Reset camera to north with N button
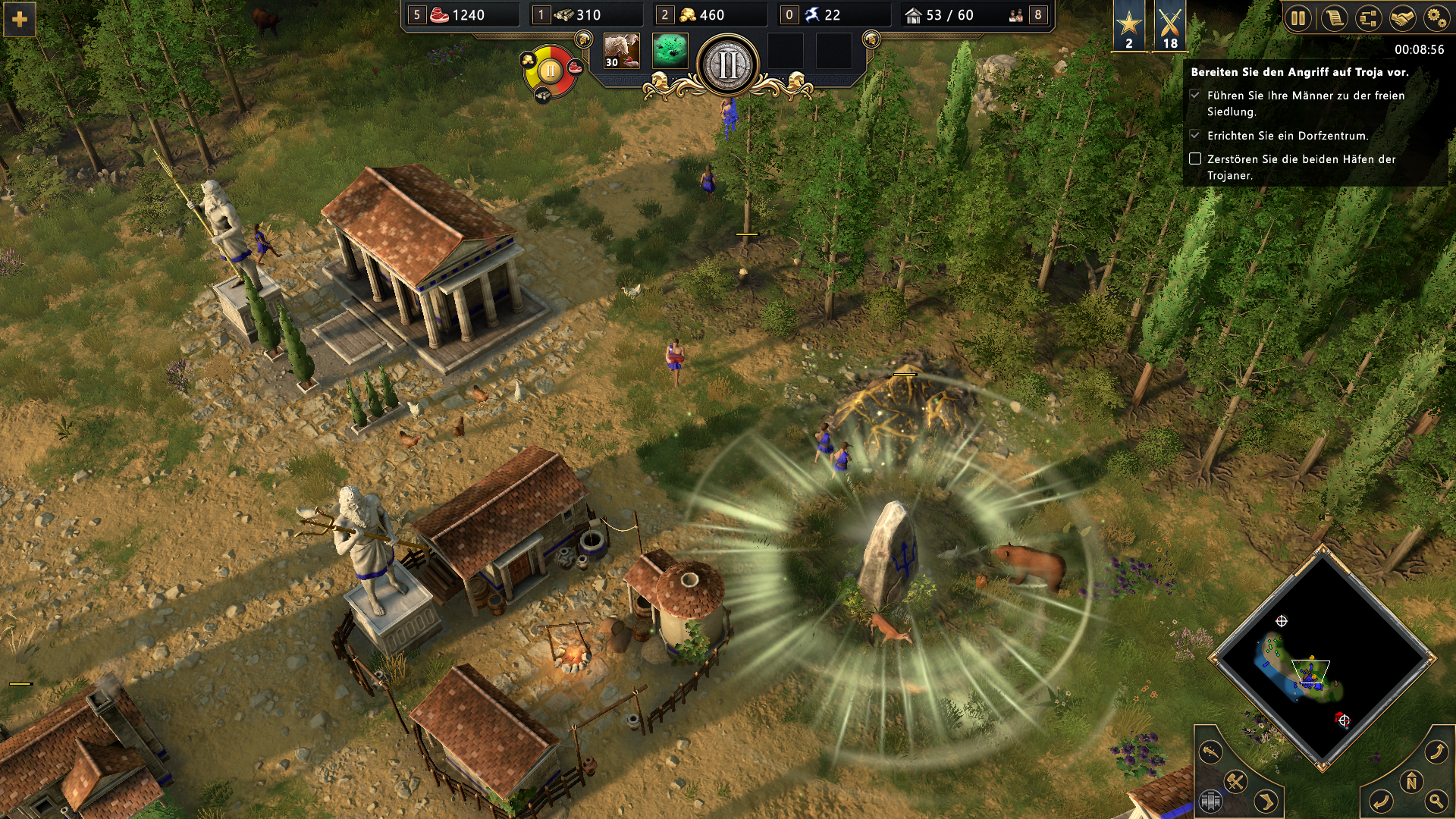The width and height of the screenshot is (1456, 819). pos(1411,782)
